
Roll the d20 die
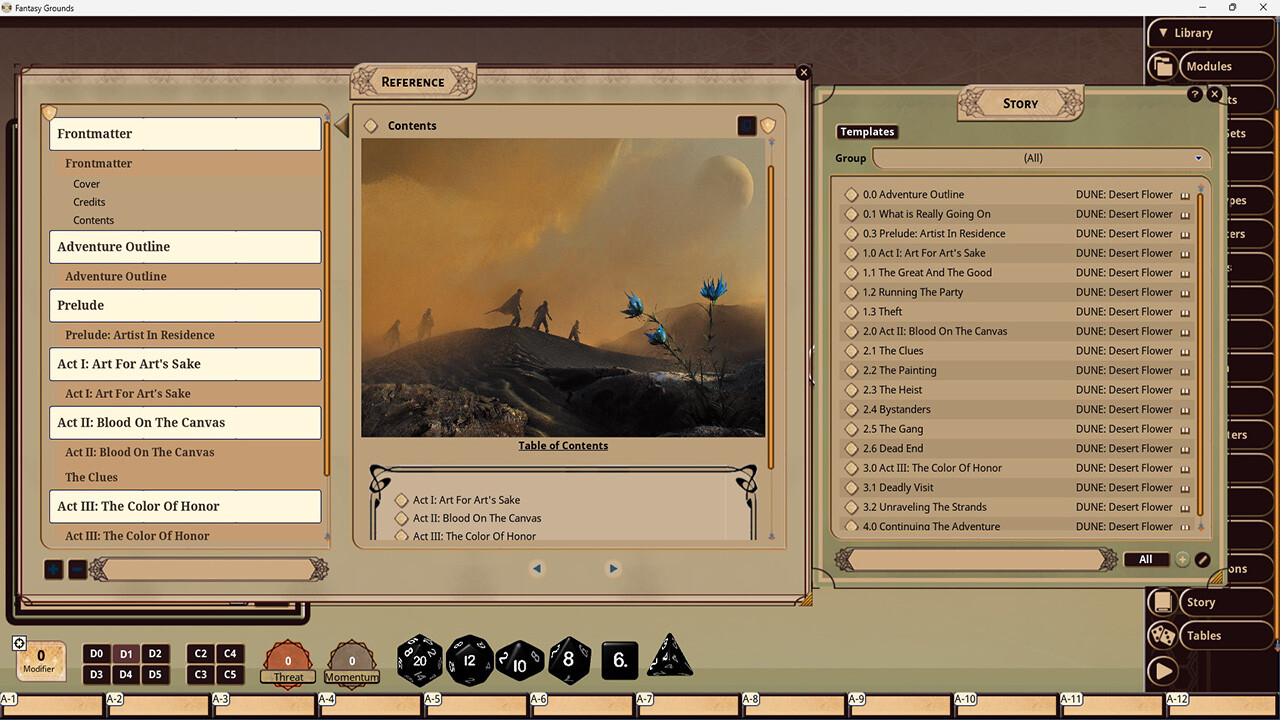(419, 660)
